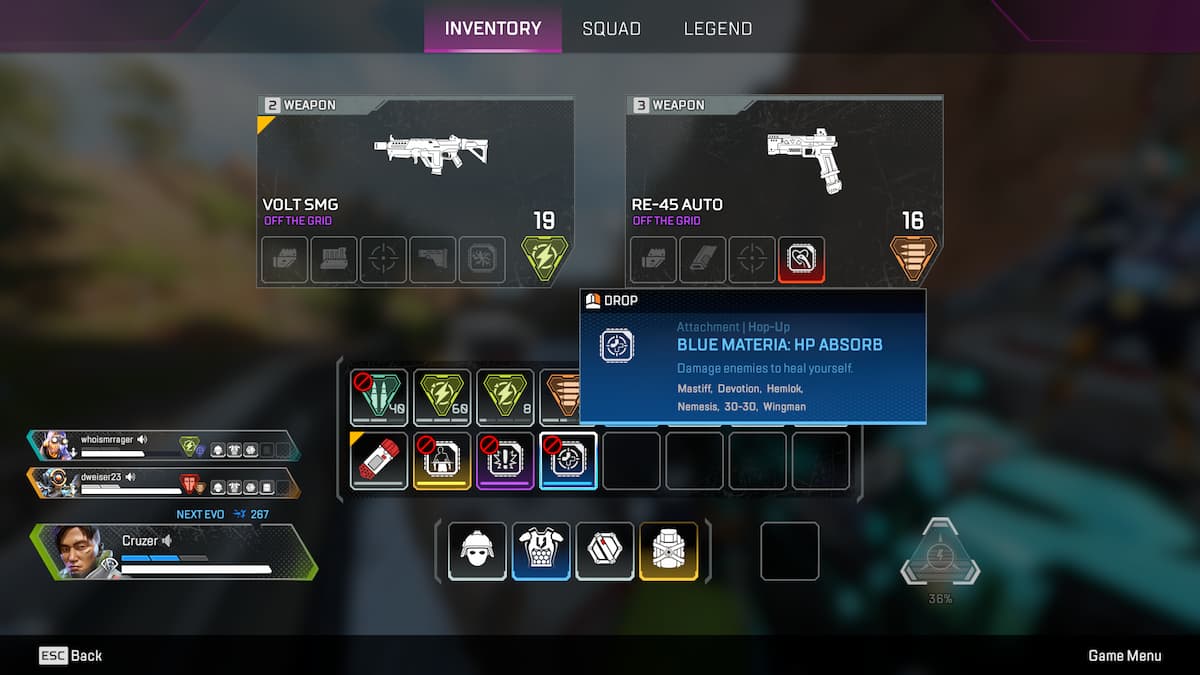Click the equipped helmet slot
The height and width of the screenshot is (675, 1200).
click(x=477, y=551)
